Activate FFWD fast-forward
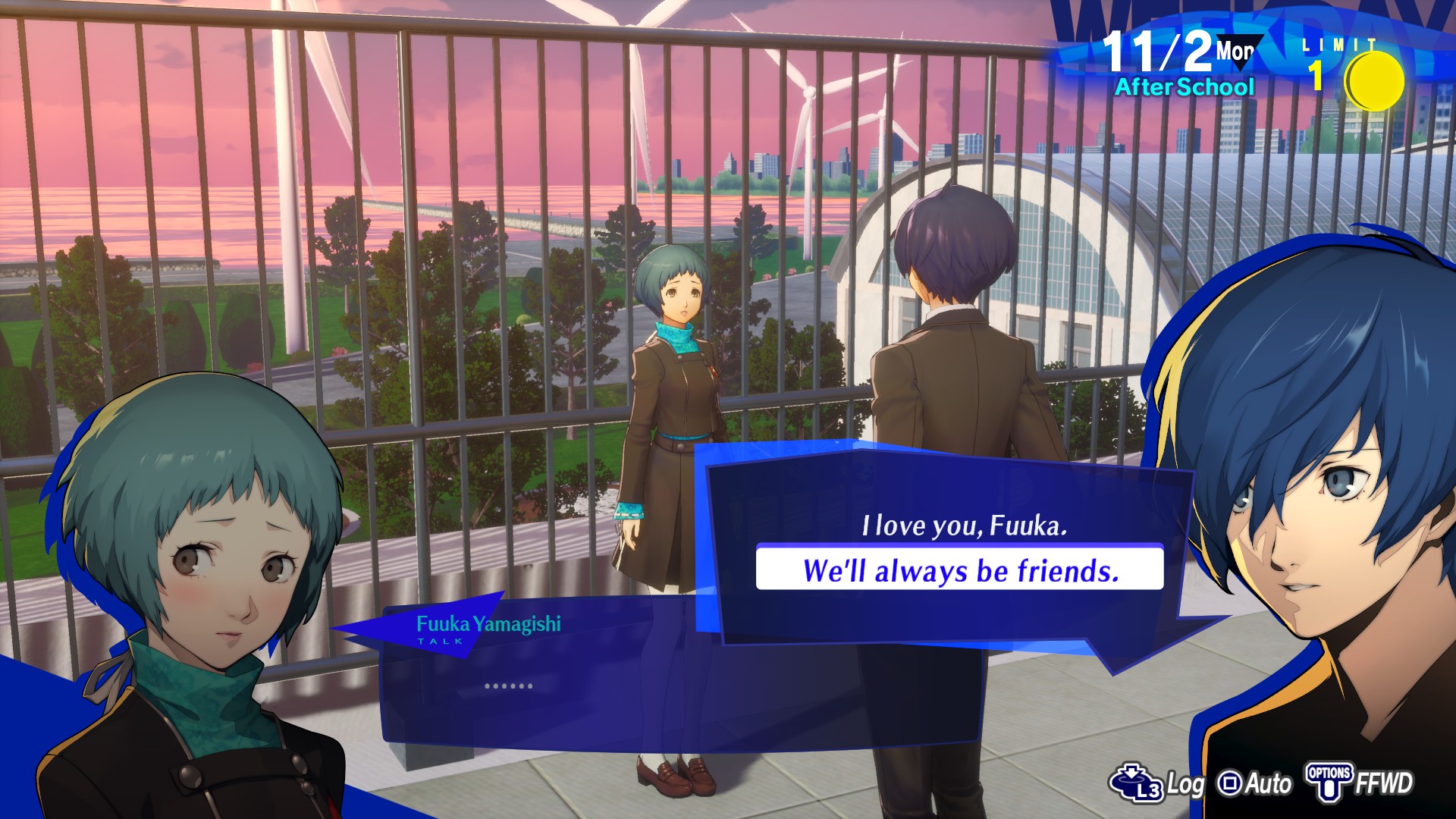Image resolution: width=1456 pixels, height=819 pixels. click(x=1360, y=783)
